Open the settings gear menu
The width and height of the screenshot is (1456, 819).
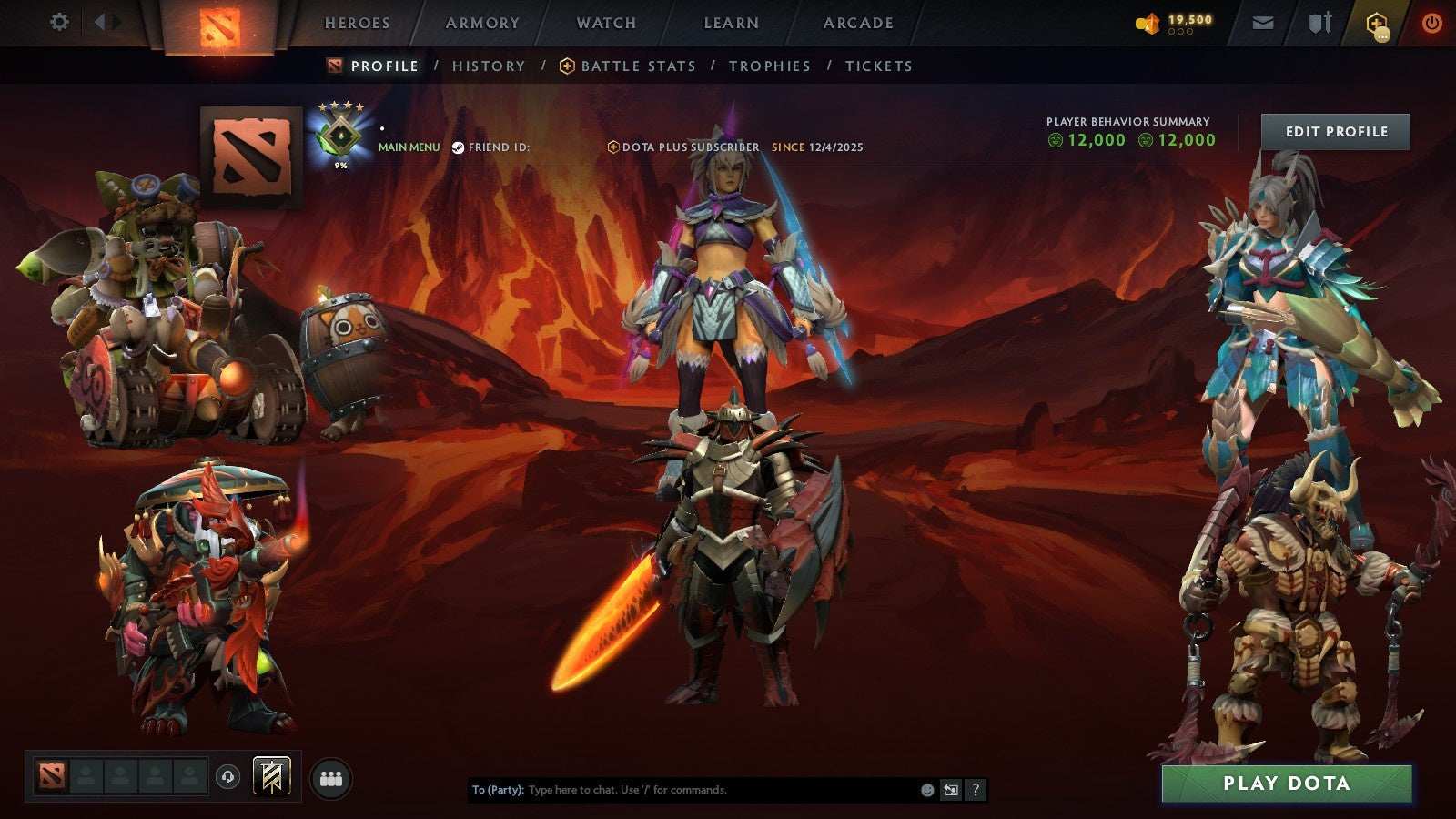coord(59,20)
